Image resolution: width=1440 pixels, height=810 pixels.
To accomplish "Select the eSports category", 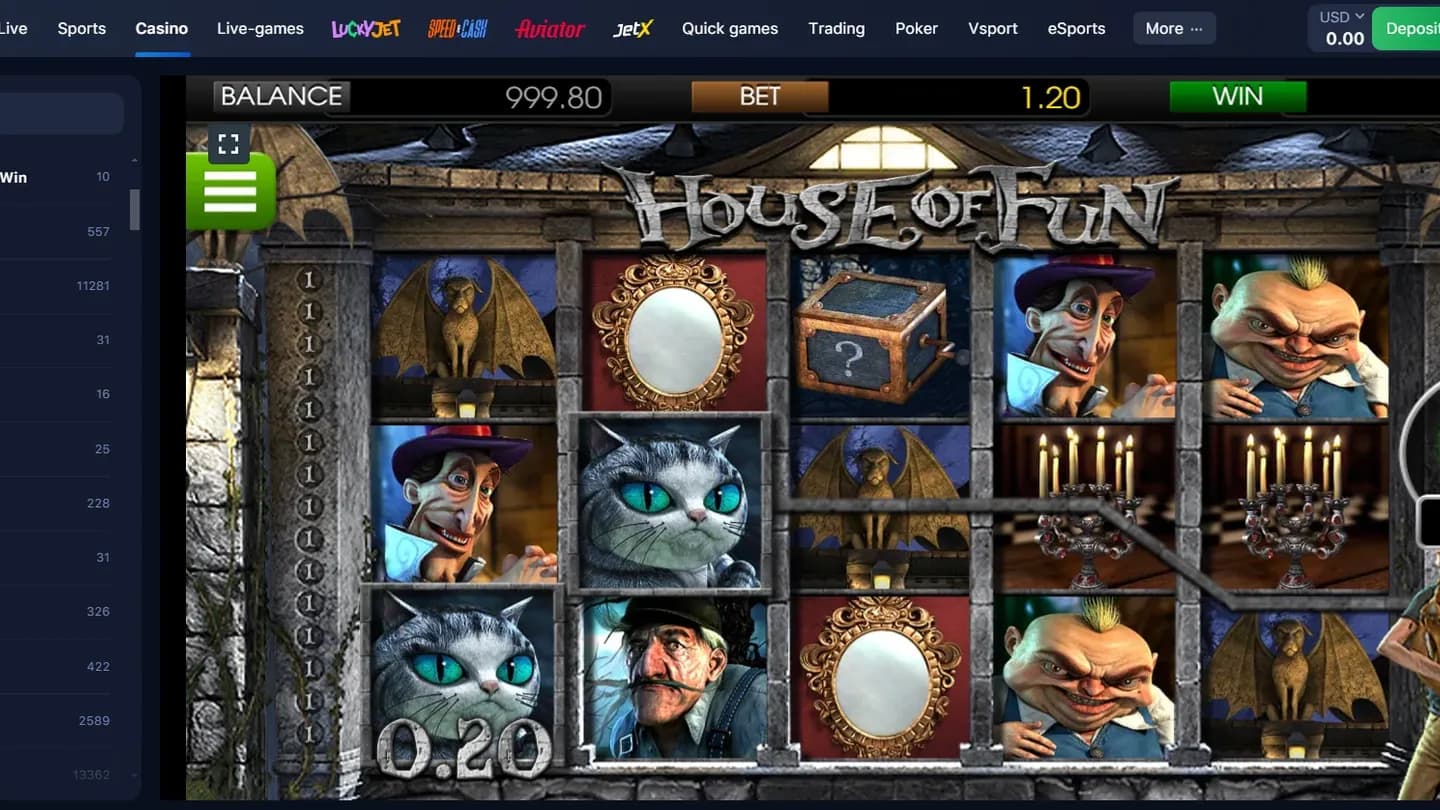I will (x=1076, y=29).
